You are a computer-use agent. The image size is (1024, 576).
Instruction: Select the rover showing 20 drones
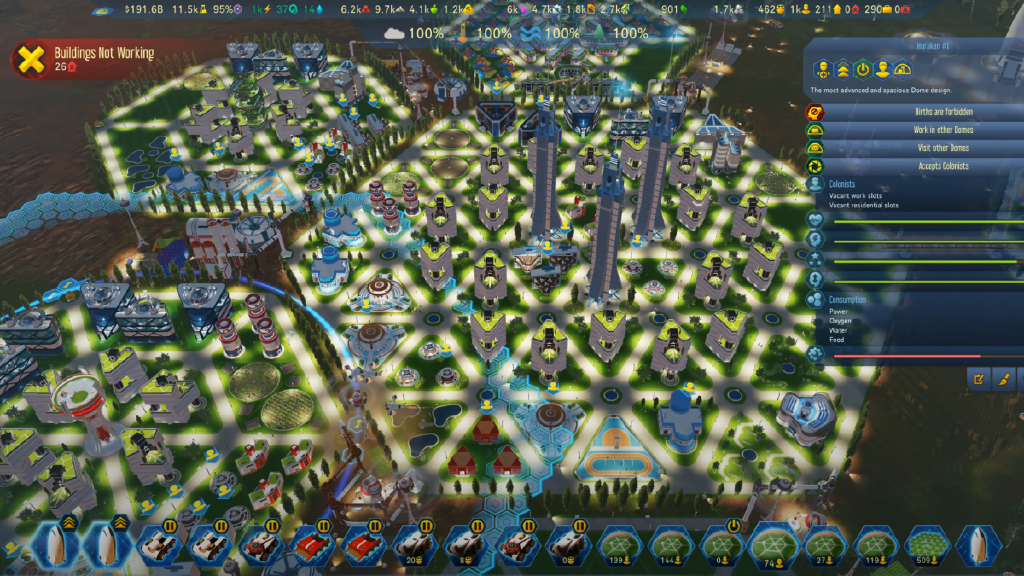point(413,544)
